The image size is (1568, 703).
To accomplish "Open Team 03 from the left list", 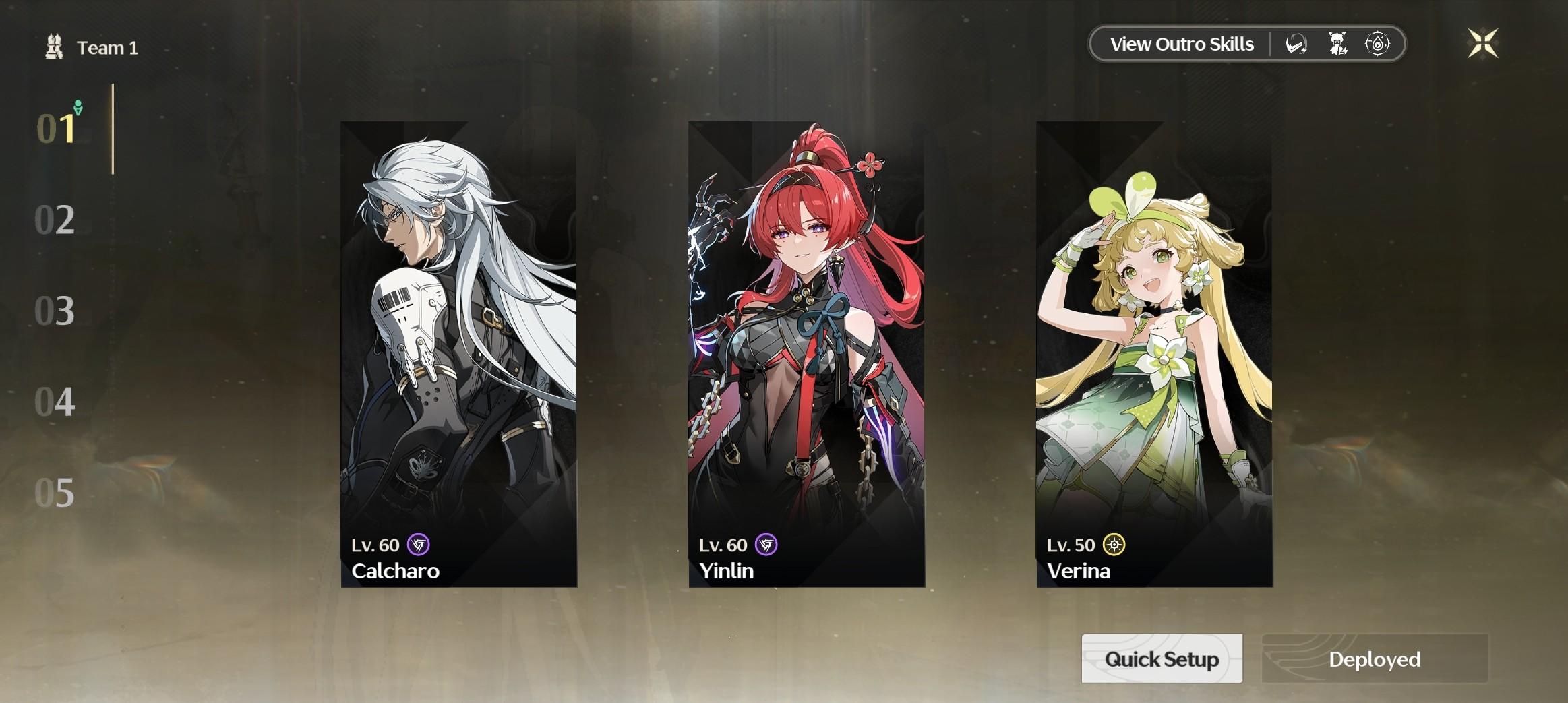I will coord(57,311).
